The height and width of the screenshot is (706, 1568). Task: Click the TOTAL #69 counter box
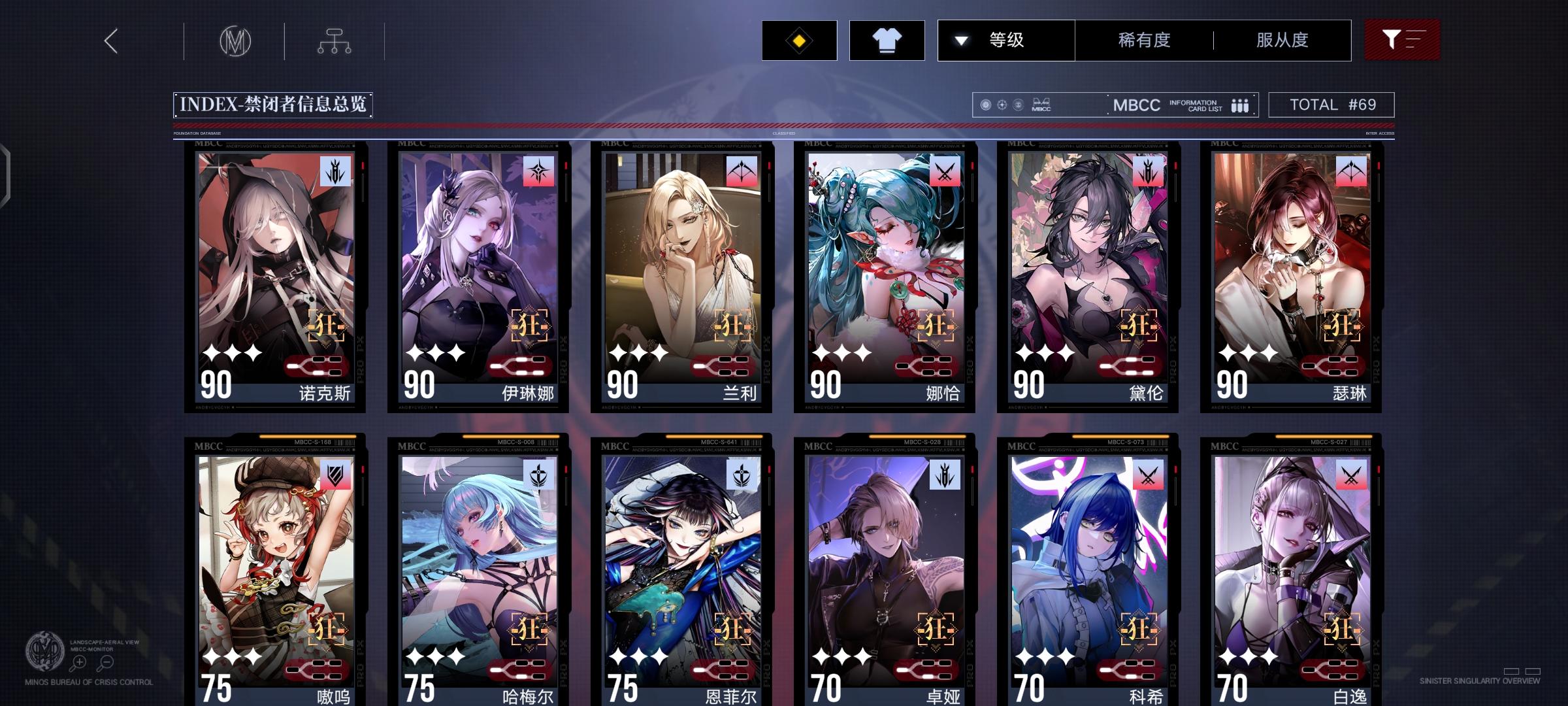point(1330,104)
